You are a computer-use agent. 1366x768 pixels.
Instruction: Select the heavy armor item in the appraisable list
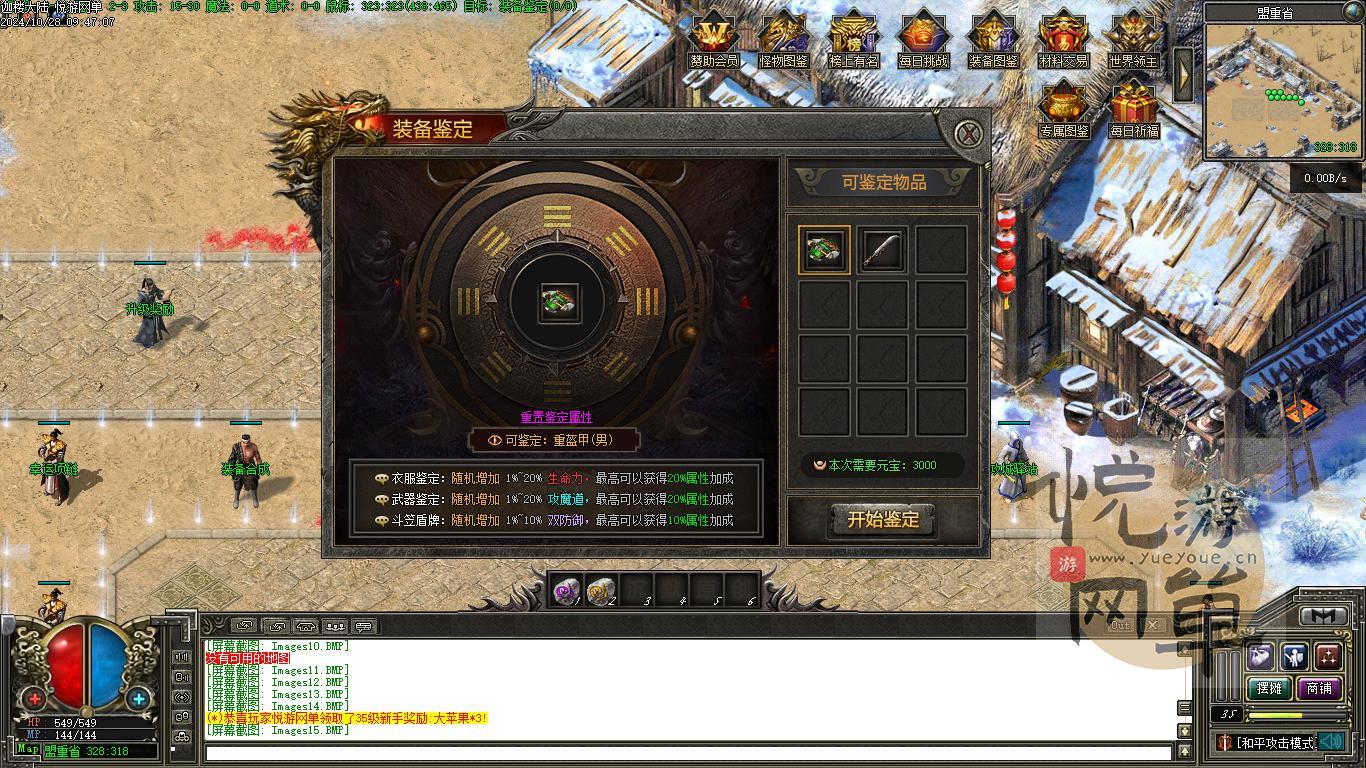pos(825,250)
